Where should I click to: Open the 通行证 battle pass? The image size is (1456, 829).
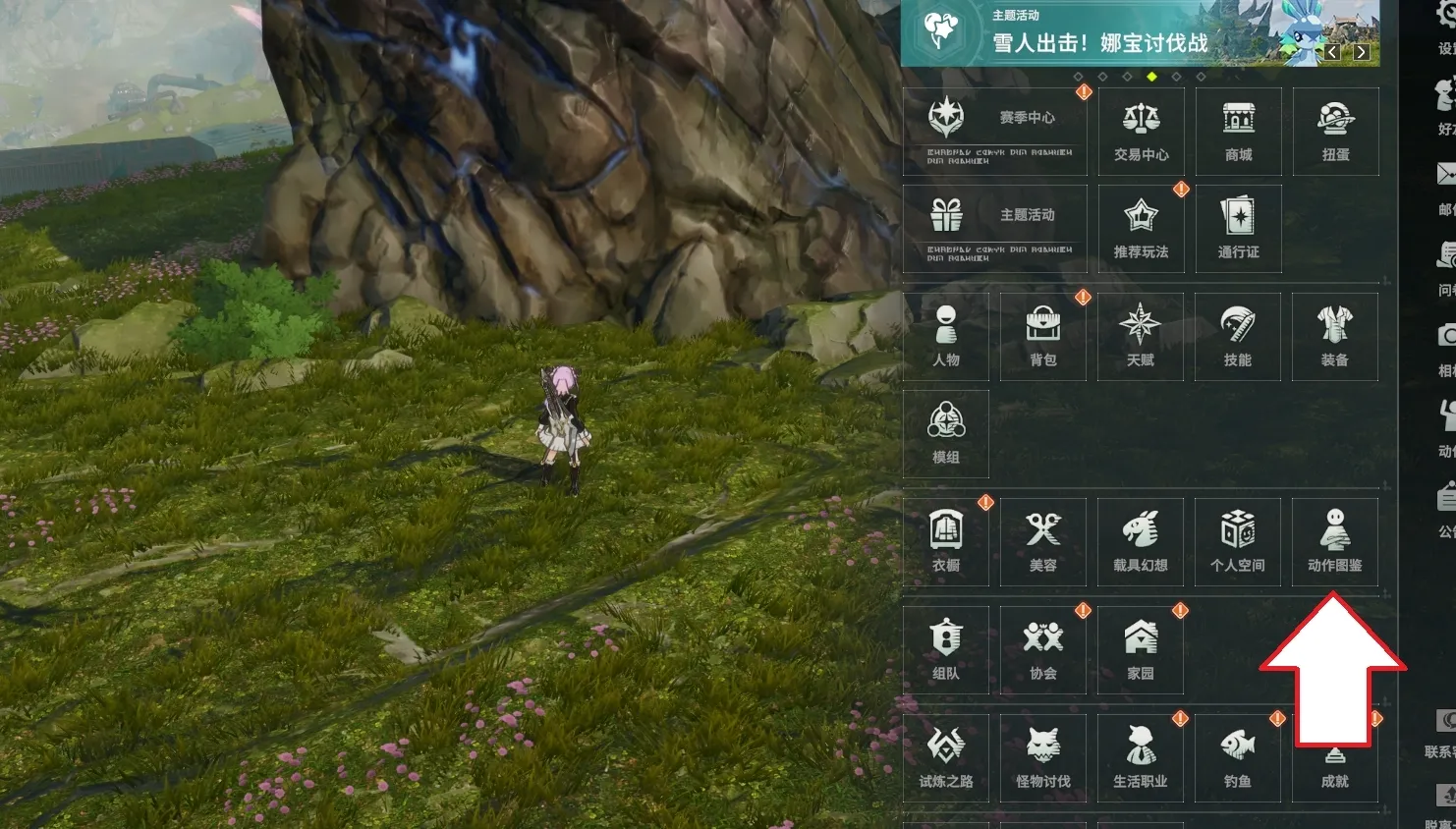1238,229
